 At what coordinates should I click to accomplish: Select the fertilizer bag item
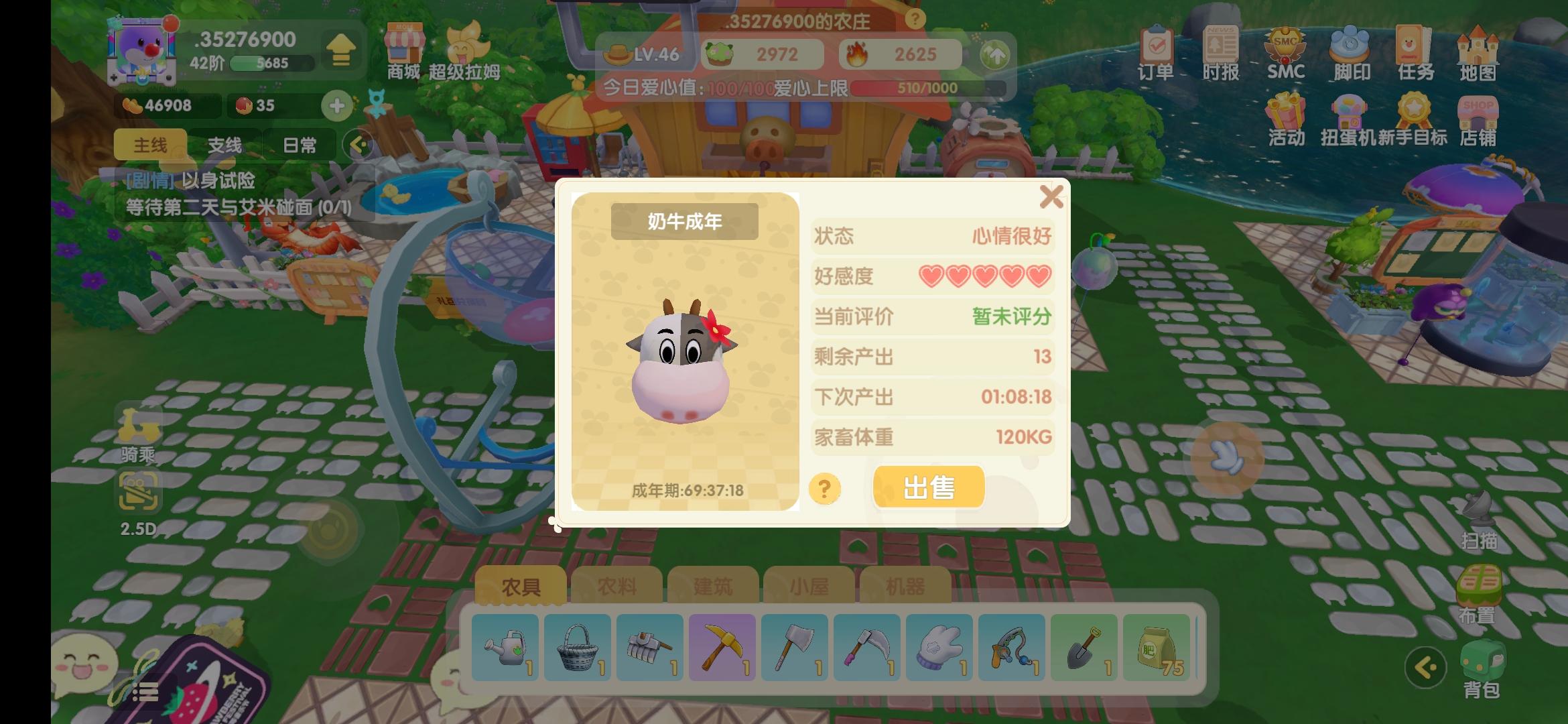1156,647
